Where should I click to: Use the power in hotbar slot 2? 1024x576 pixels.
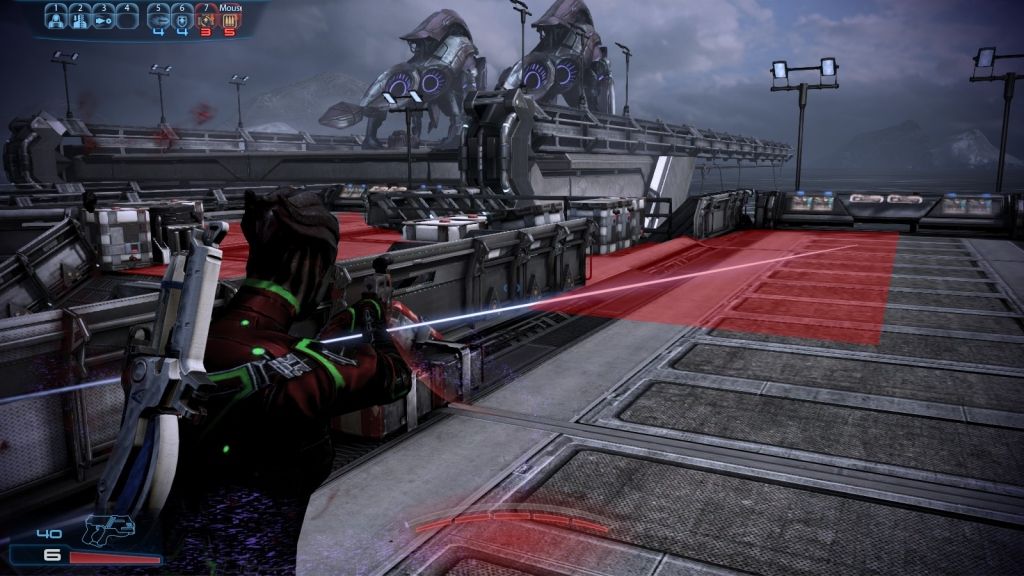click(x=79, y=19)
